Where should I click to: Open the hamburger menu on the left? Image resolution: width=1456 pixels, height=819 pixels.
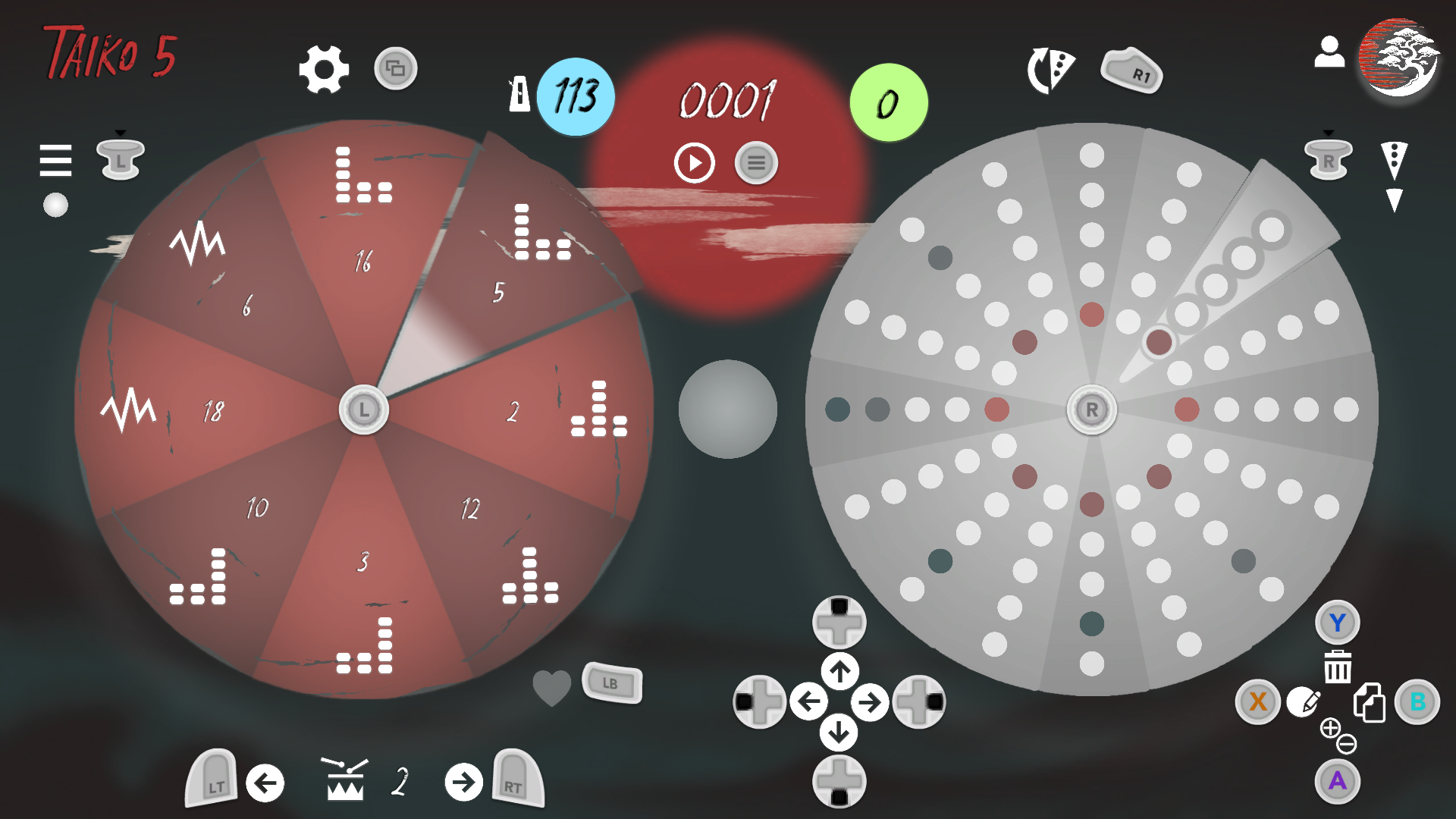click(55, 160)
